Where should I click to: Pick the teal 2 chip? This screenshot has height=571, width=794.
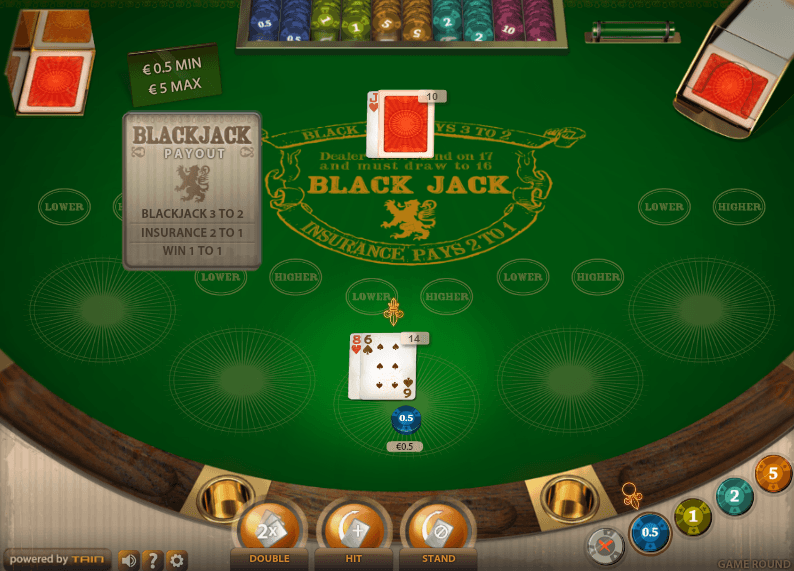click(735, 497)
